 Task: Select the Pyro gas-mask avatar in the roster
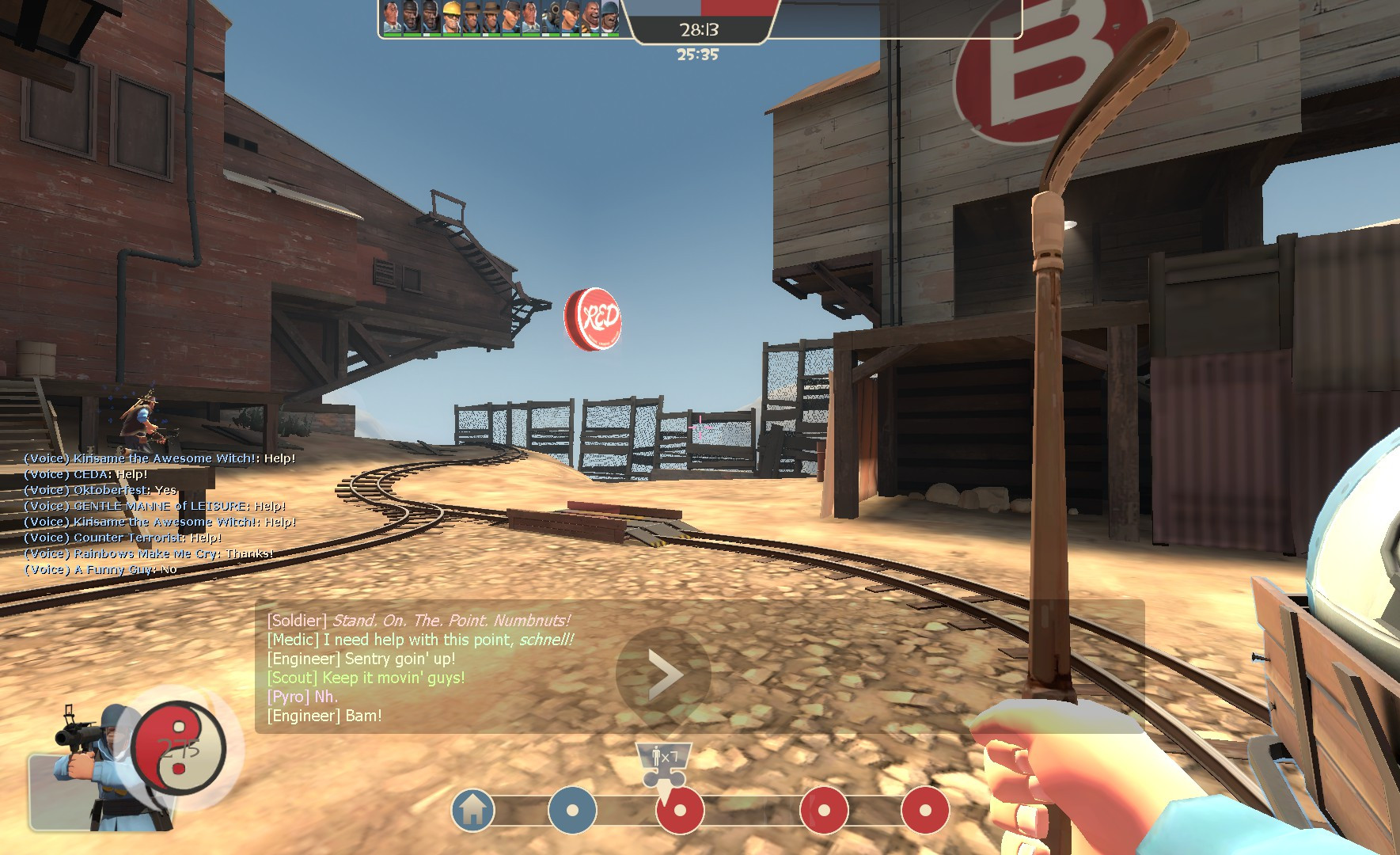552,16
